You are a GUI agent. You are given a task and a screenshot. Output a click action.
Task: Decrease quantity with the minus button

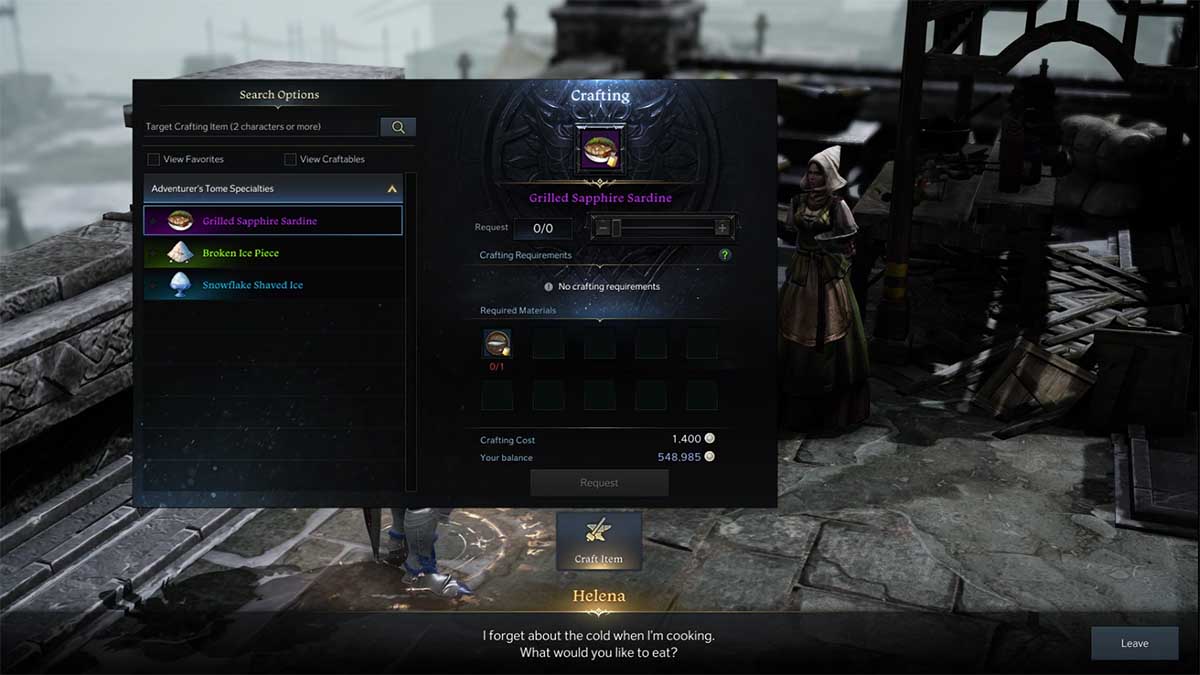click(x=602, y=228)
